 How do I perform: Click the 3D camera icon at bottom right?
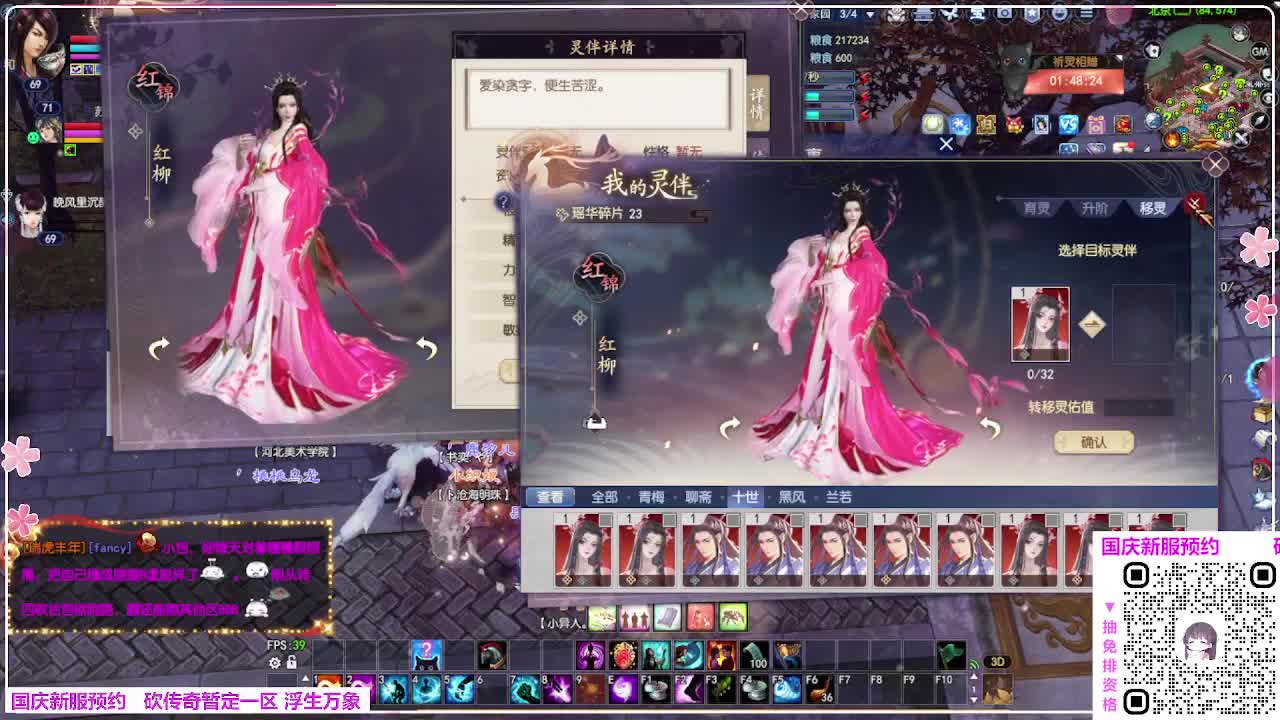point(999,662)
